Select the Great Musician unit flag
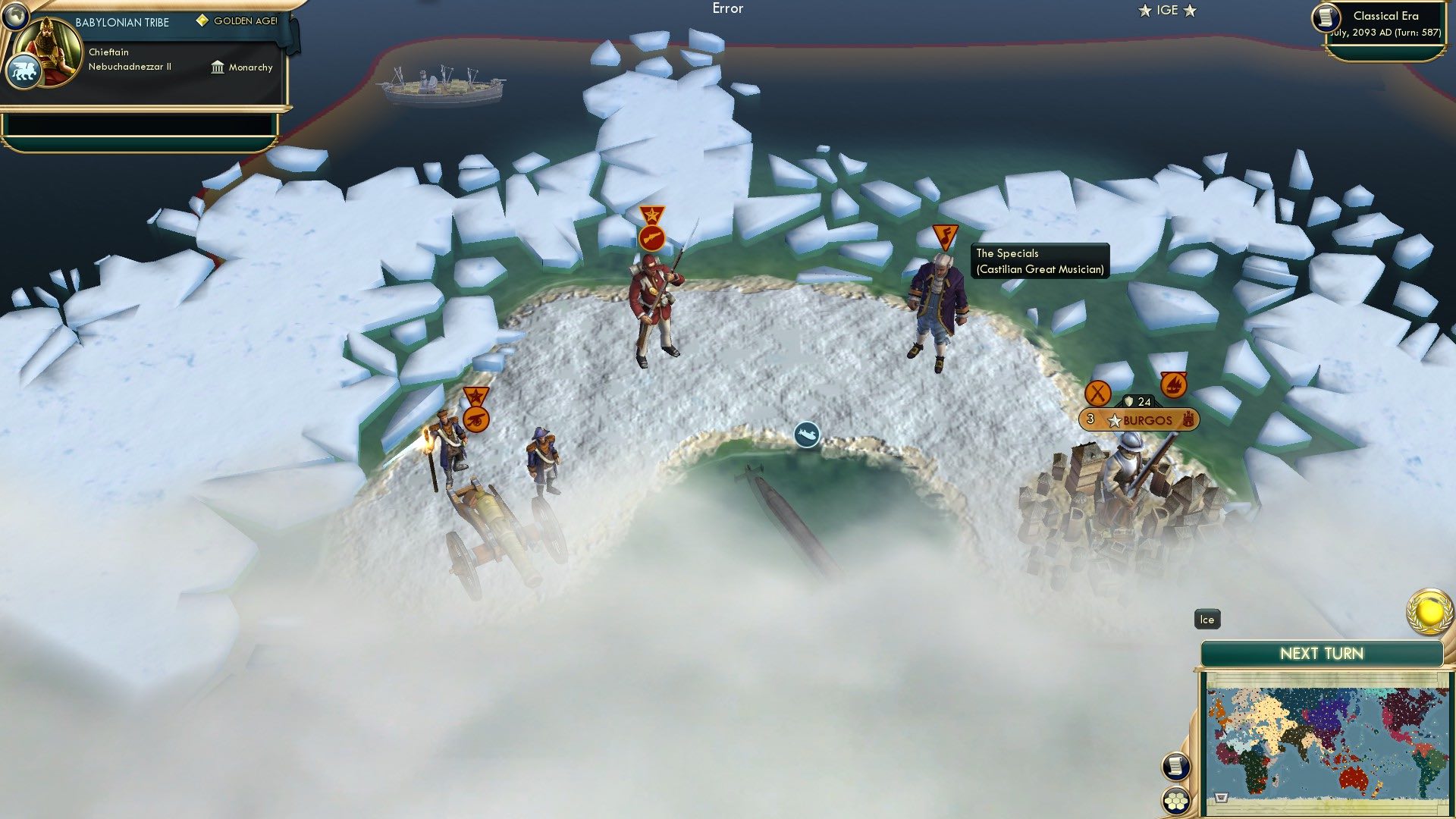The width and height of the screenshot is (1456, 819). click(944, 234)
